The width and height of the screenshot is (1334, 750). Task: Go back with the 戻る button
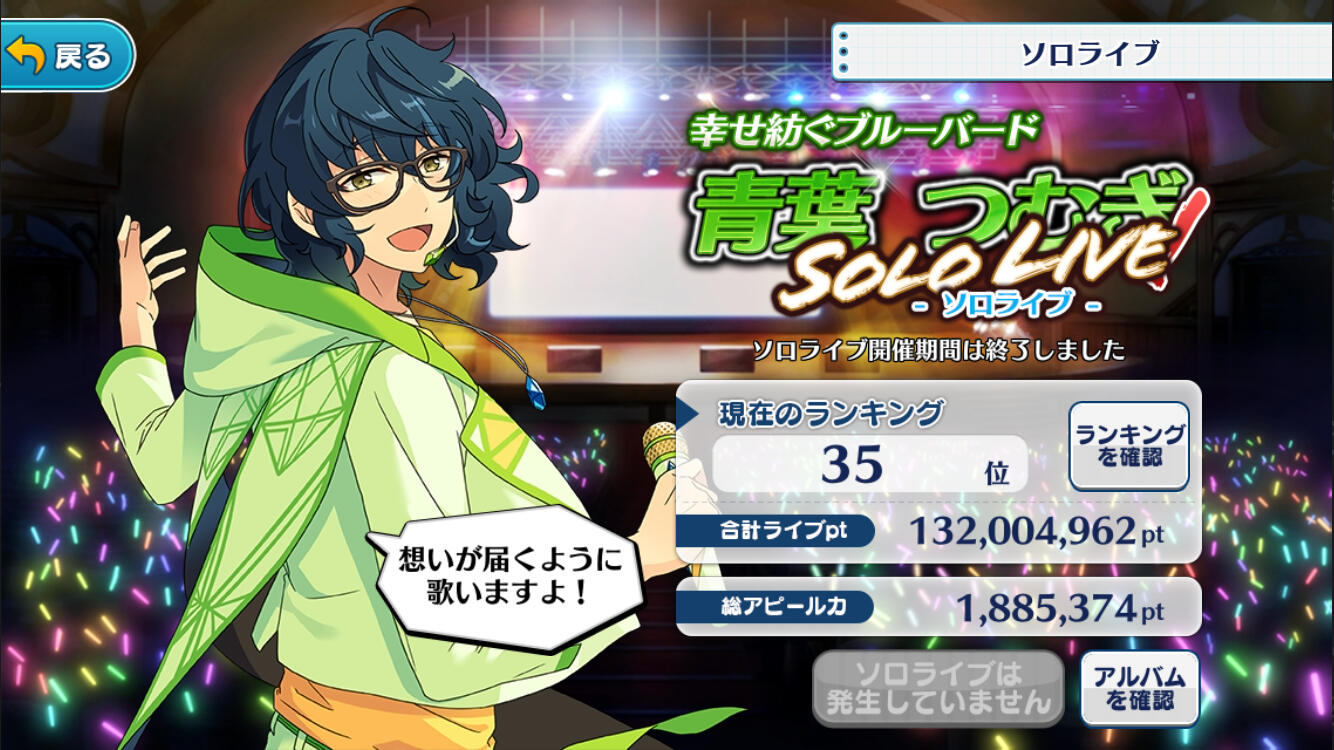point(66,56)
